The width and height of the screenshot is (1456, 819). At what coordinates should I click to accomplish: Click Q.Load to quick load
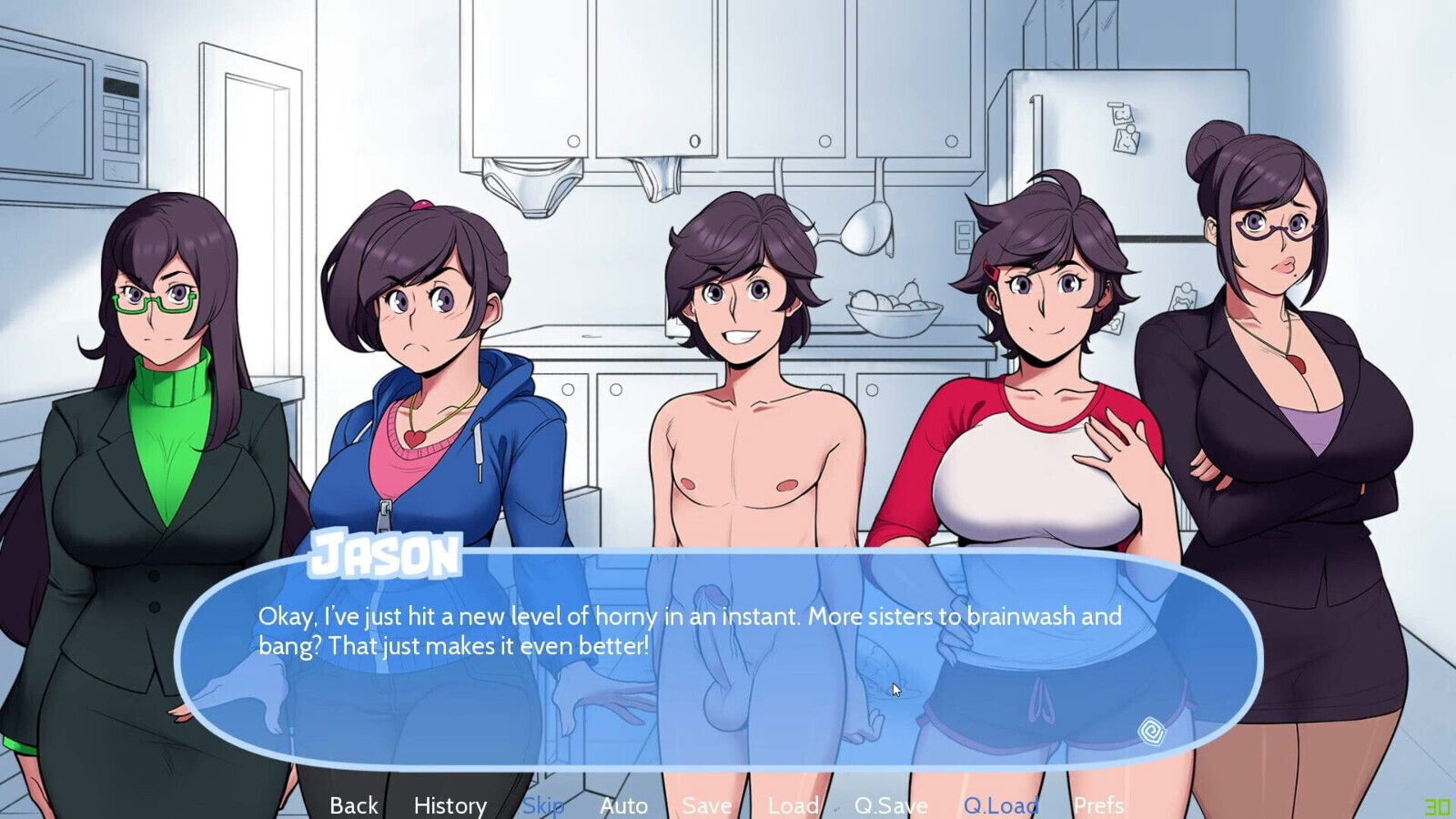[1000, 805]
